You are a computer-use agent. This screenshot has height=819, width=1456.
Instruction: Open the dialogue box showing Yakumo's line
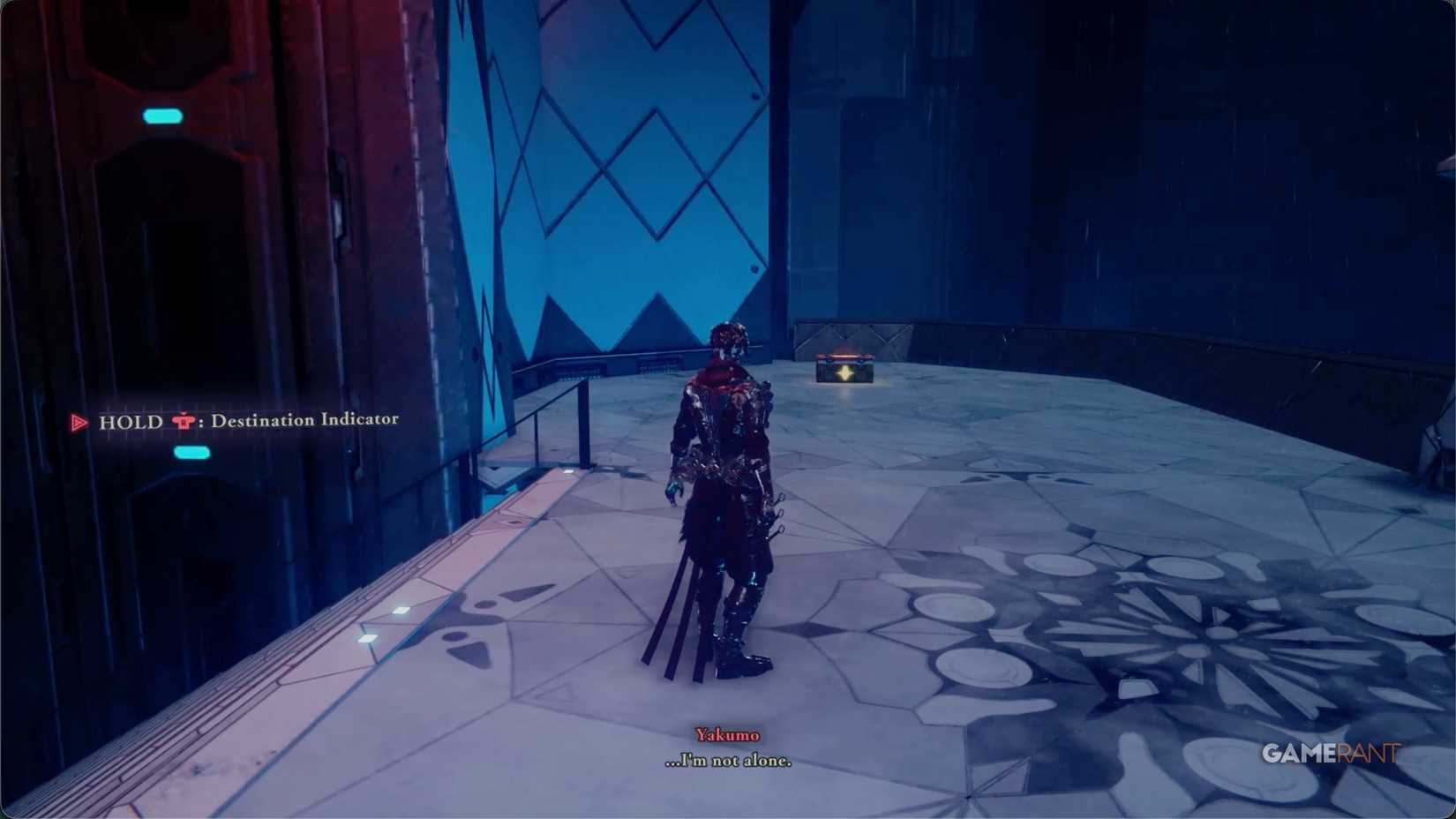click(x=728, y=748)
